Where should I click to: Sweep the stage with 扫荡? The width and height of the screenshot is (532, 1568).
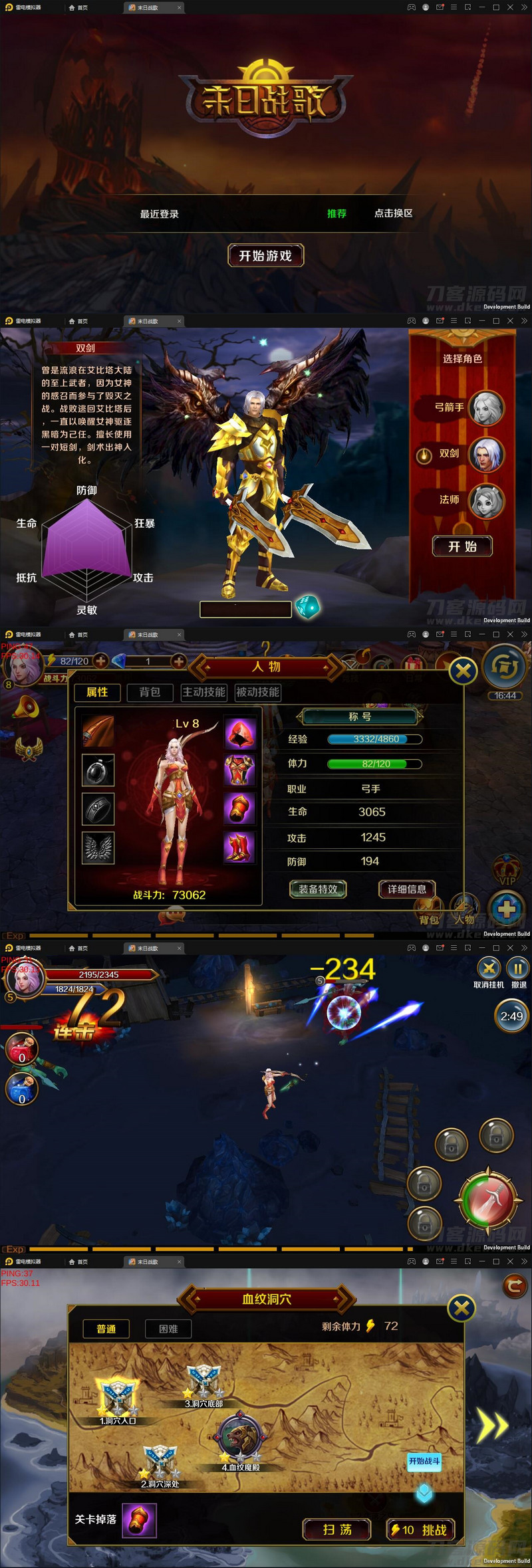click(x=337, y=1530)
